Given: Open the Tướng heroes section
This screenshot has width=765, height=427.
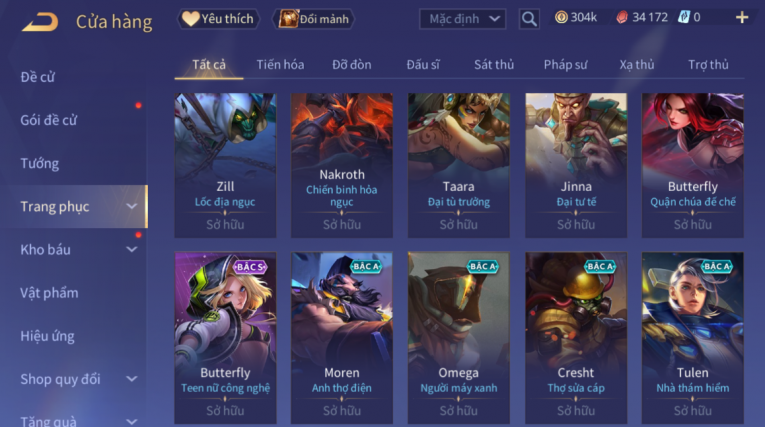Looking at the screenshot, I should click(40, 163).
